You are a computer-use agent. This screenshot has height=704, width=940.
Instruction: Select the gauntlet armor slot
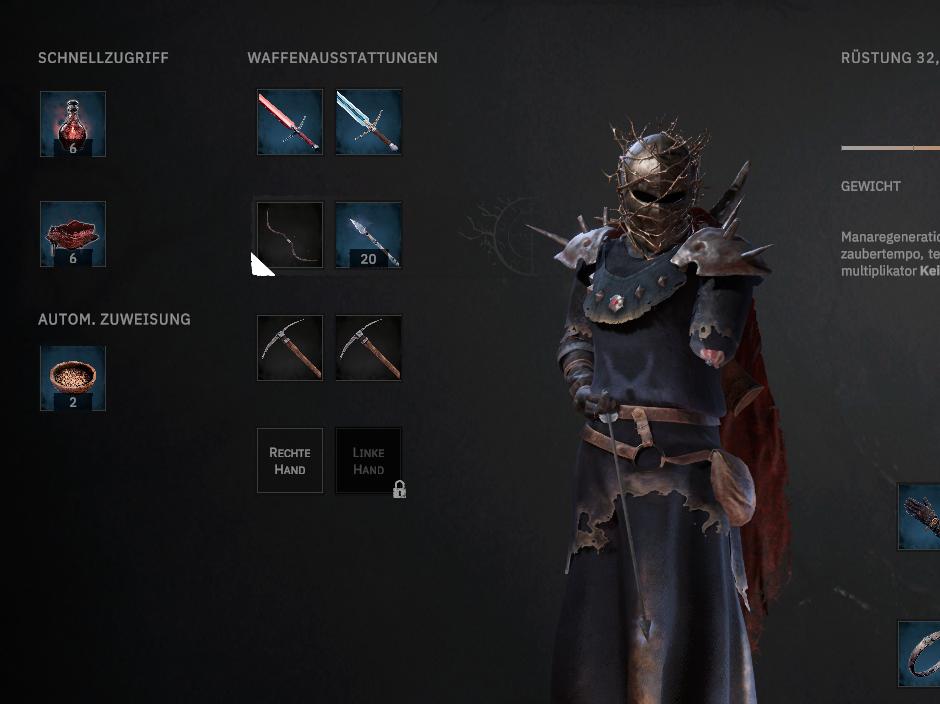pyautogui.click(x=920, y=516)
